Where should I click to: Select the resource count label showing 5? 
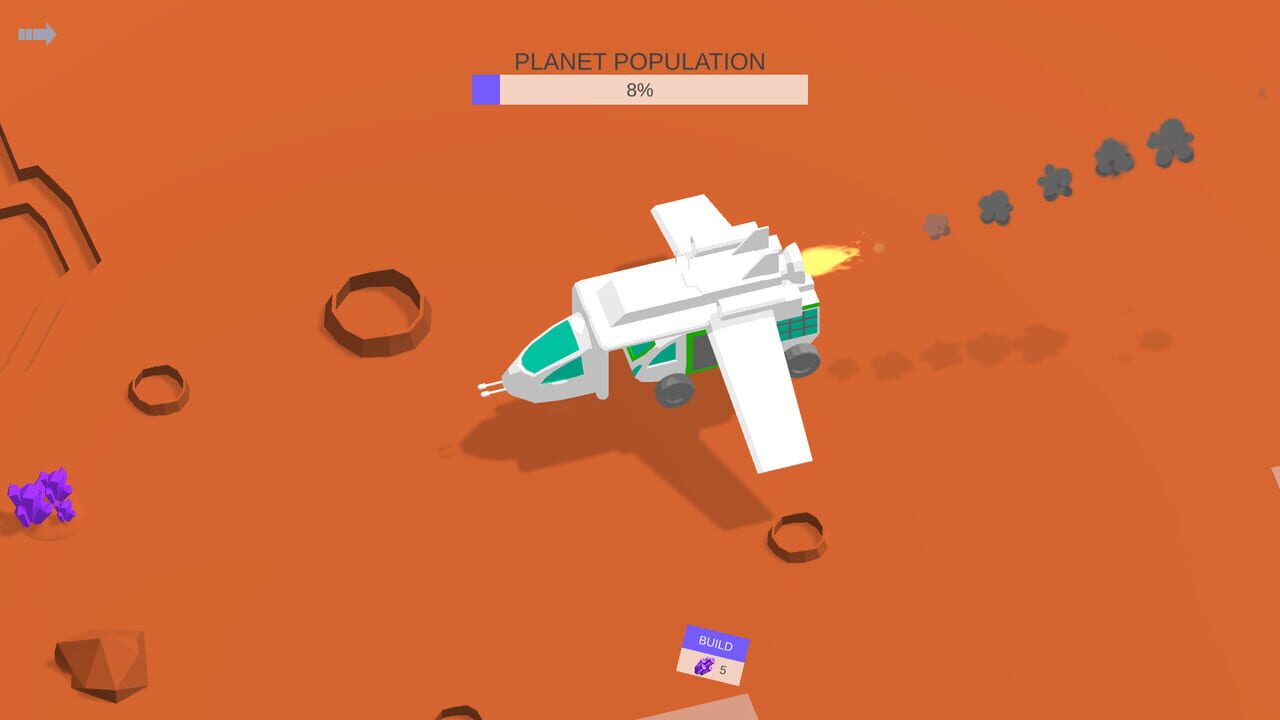tap(722, 669)
